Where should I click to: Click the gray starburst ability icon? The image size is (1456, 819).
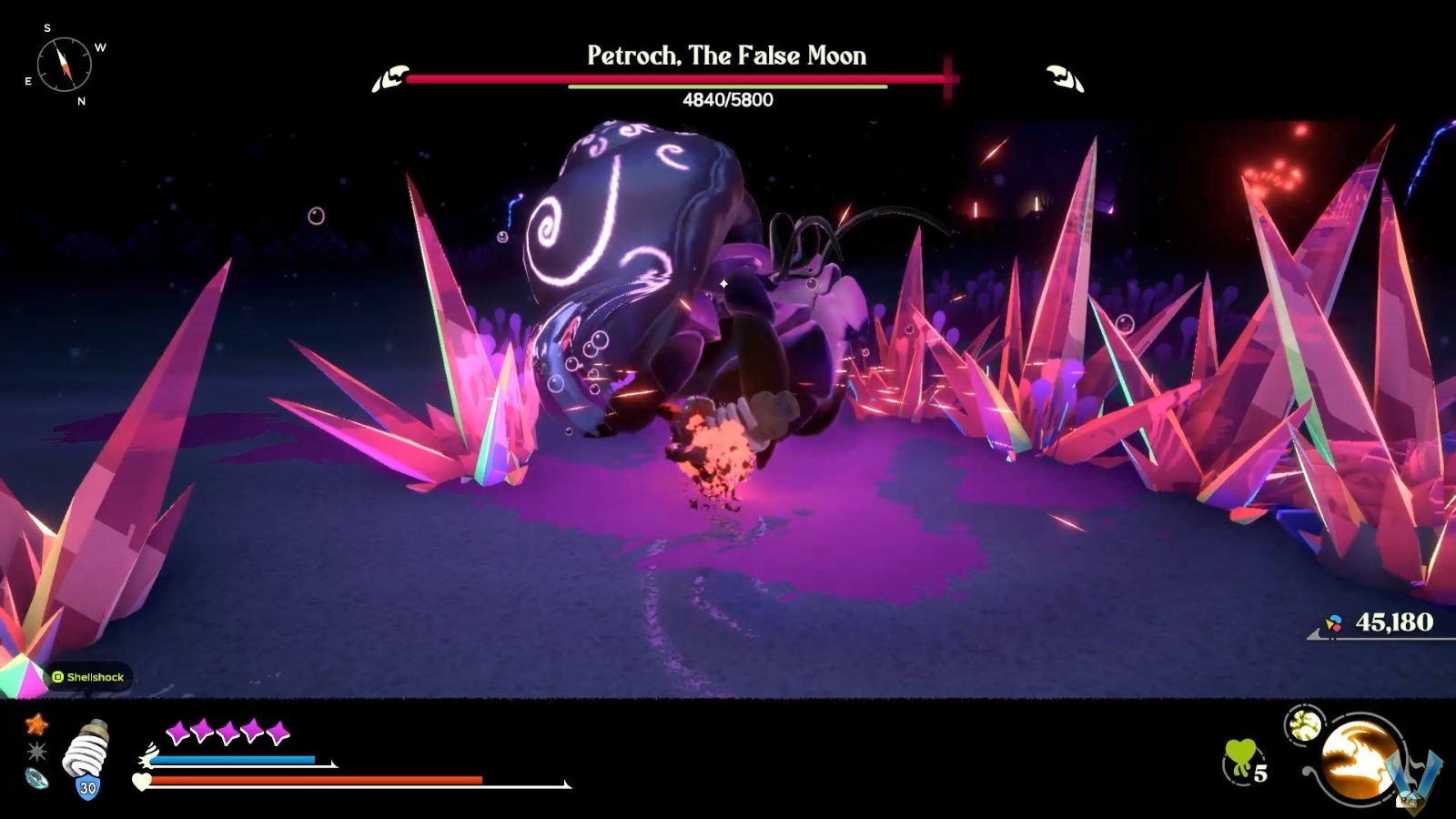coord(36,752)
